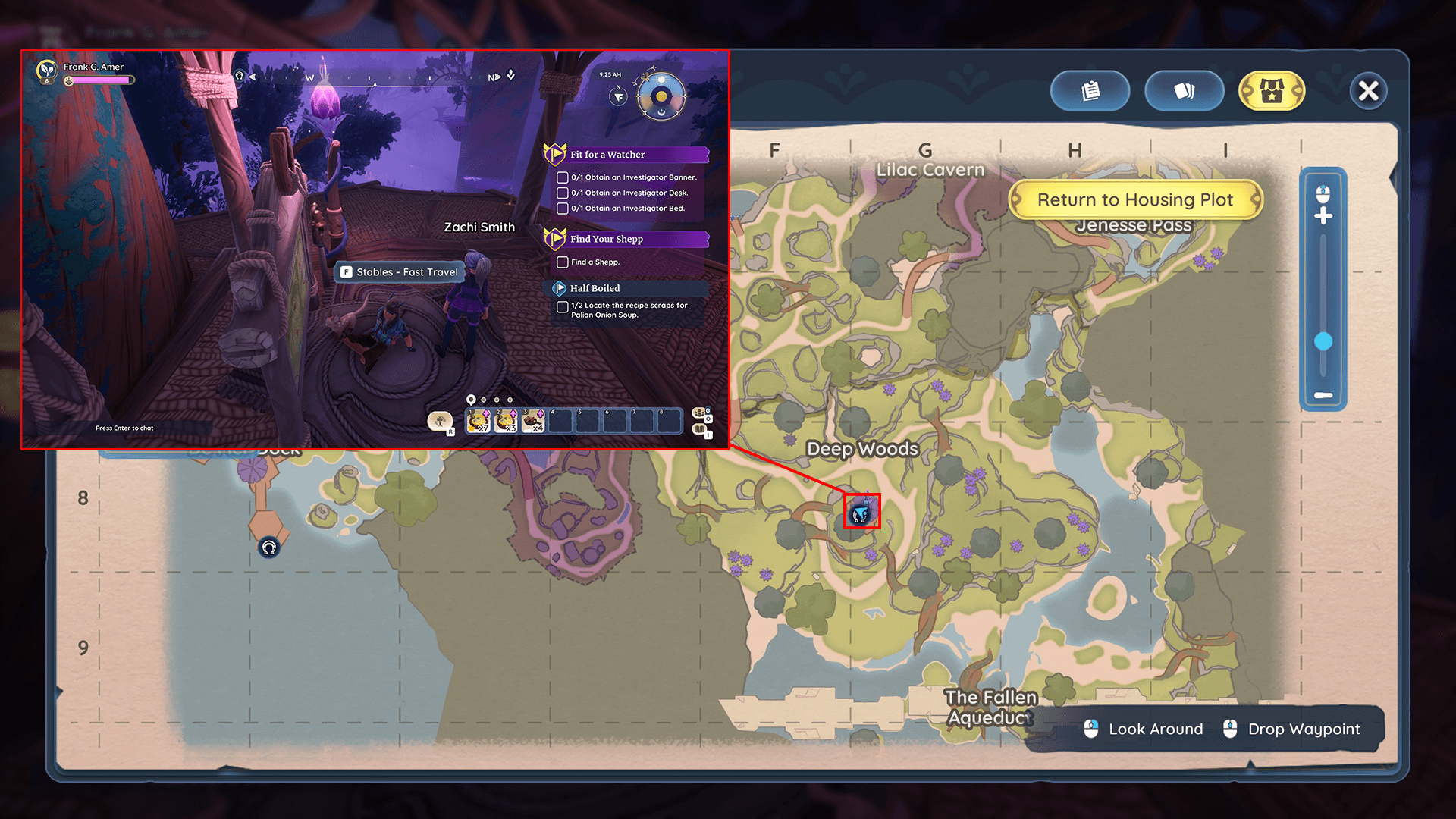Check off the Obtain an Investigator Banner objective
Image resolution: width=1456 pixels, height=819 pixels.
pyautogui.click(x=562, y=177)
